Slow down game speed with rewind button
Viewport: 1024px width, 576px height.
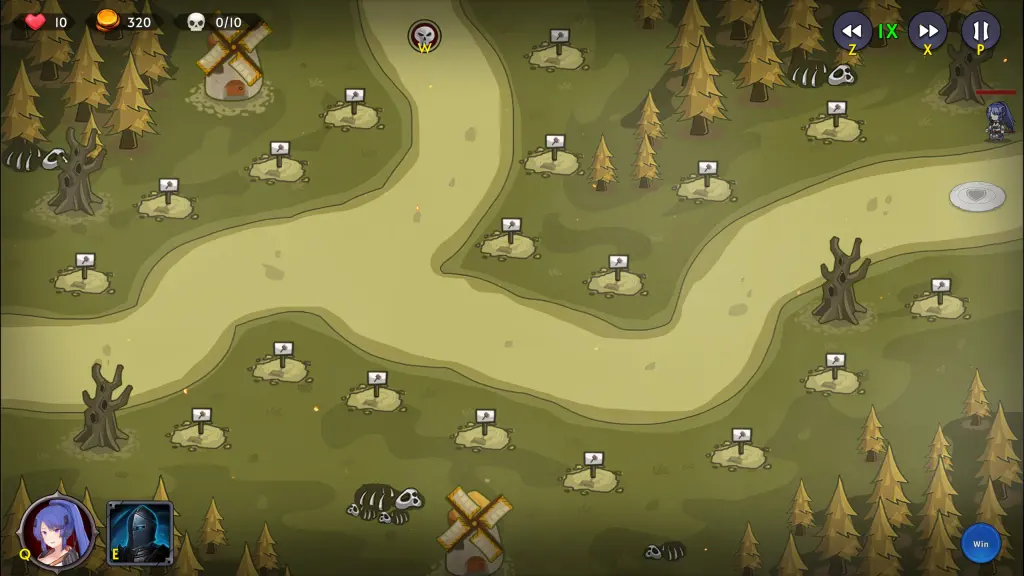(852, 30)
